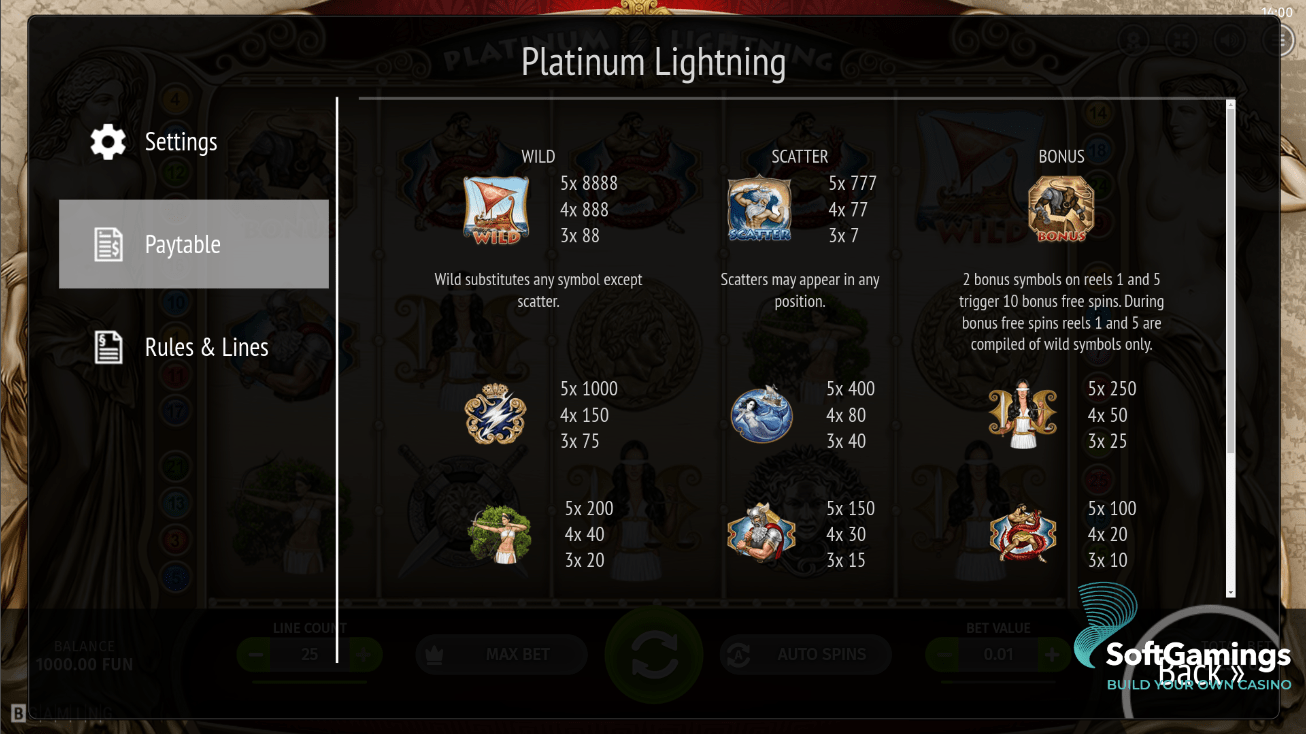The width and height of the screenshot is (1306, 734).
Task: Click the WILD ship symbol image
Action: [x=494, y=208]
